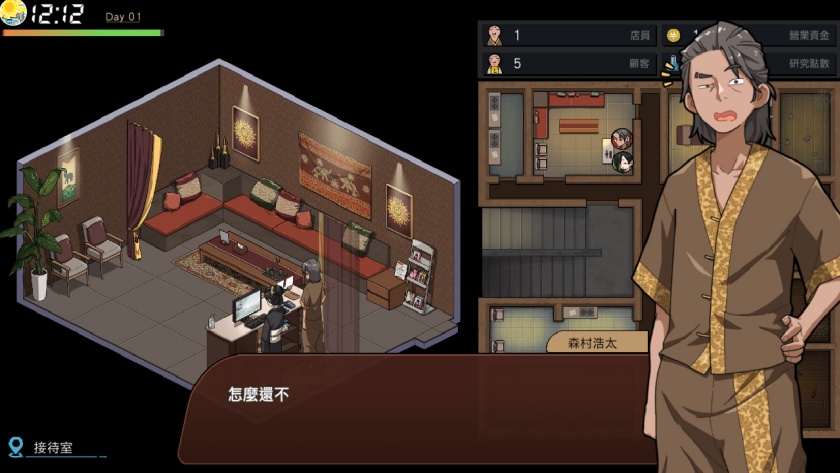Image resolution: width=840 pixels, height=473 pixels.
Task: Open the 顧客 customer panel
Action: 568,64
